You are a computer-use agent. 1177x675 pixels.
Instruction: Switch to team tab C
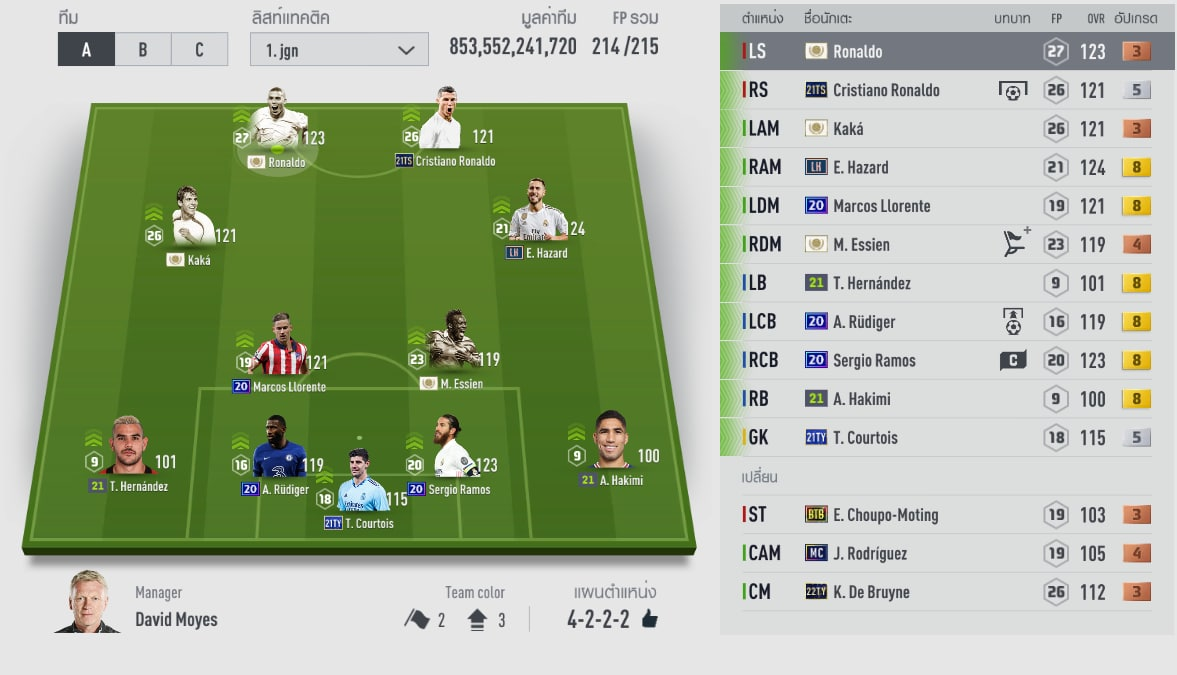(199, 50)
